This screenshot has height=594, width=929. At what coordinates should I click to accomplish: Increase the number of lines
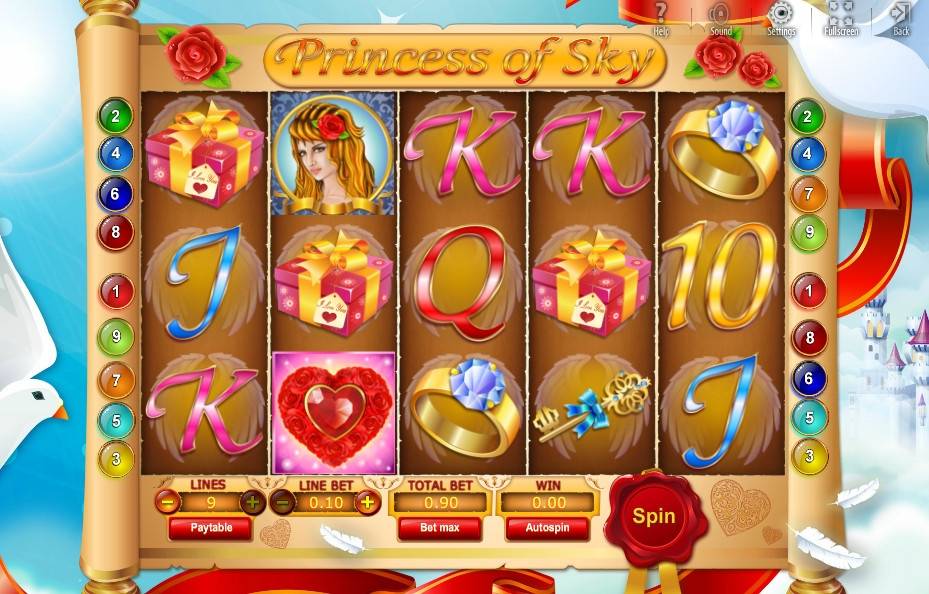tap(253, 503)
